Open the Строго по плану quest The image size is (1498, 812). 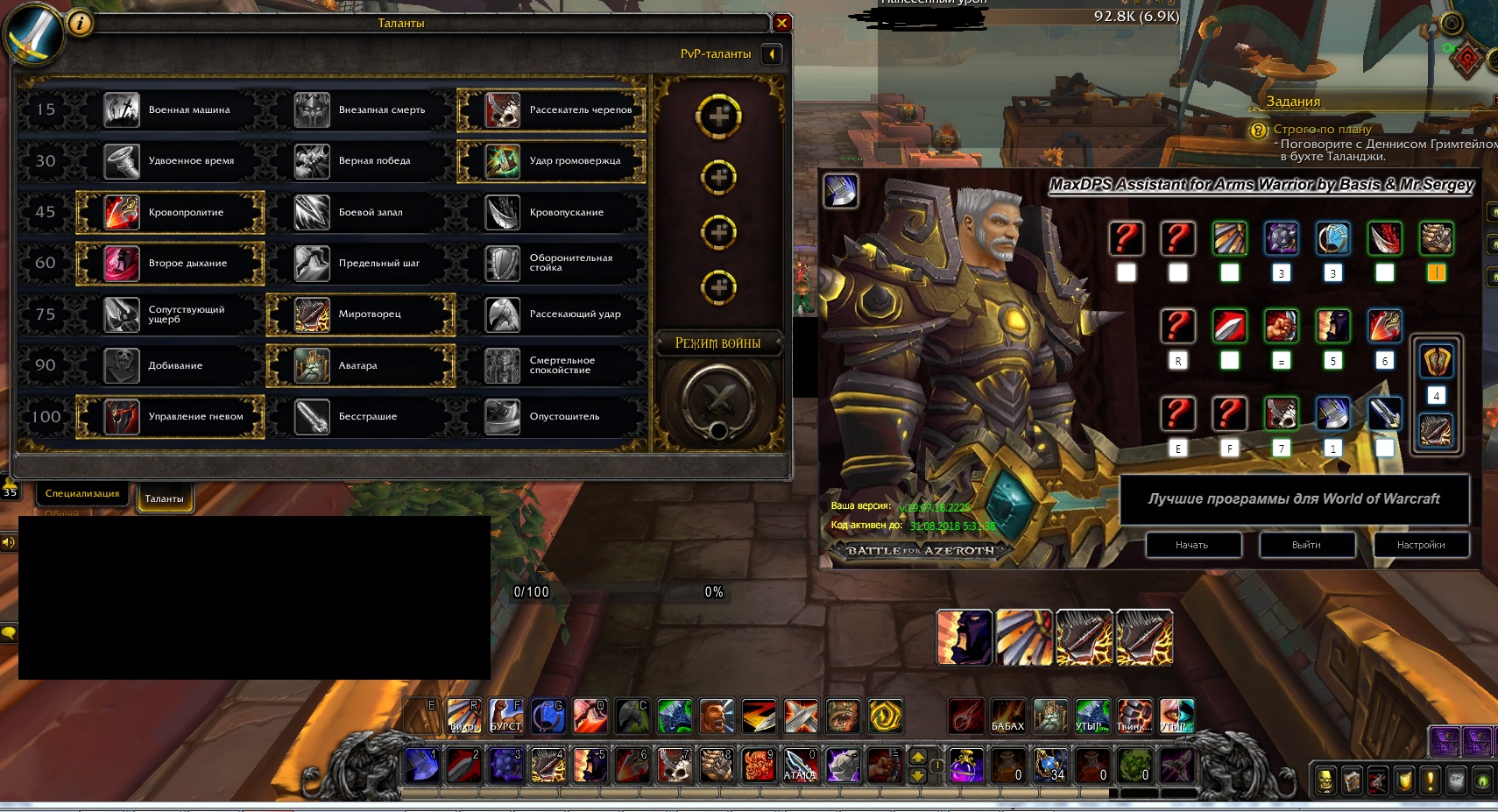click(x=1322, y=129)
